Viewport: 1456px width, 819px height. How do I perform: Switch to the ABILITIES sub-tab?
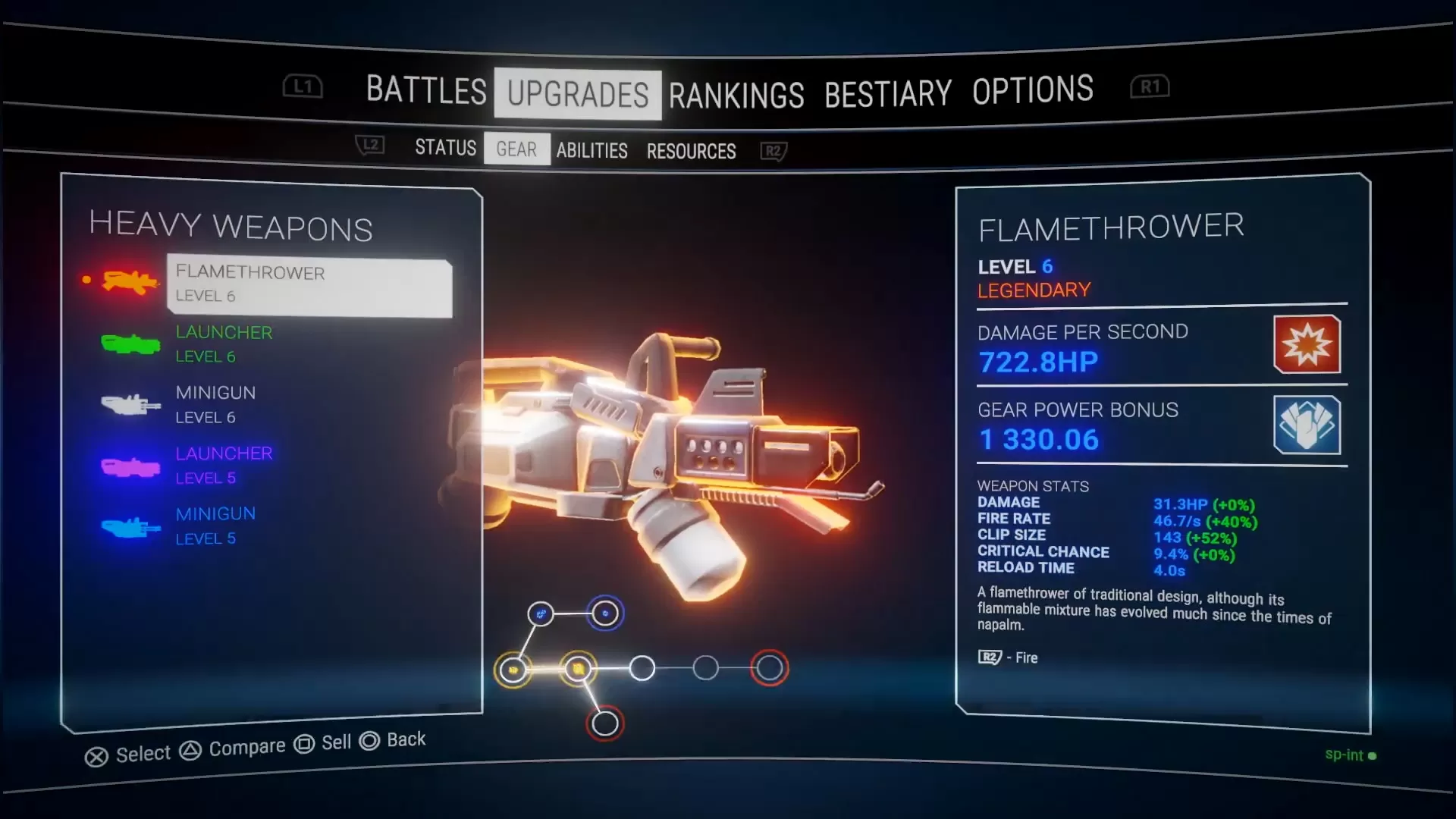tap(591, 151)
